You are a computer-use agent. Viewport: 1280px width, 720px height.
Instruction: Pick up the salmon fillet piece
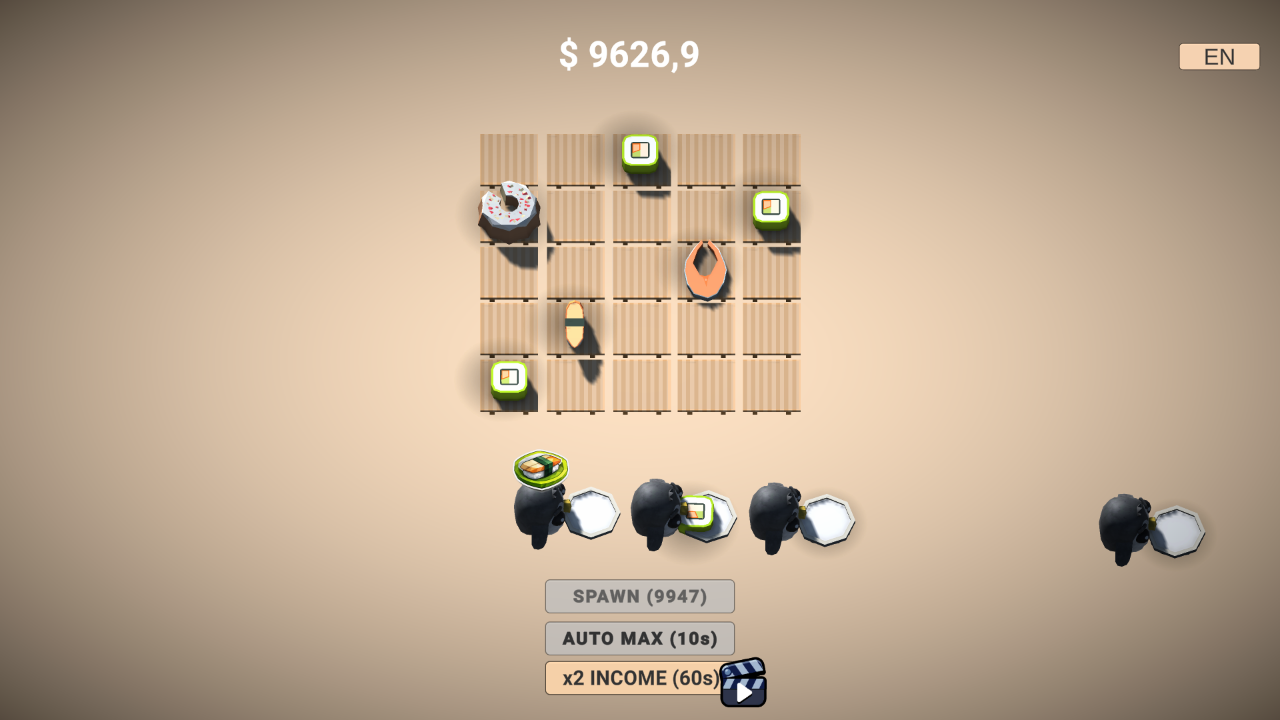pos(705,268)
